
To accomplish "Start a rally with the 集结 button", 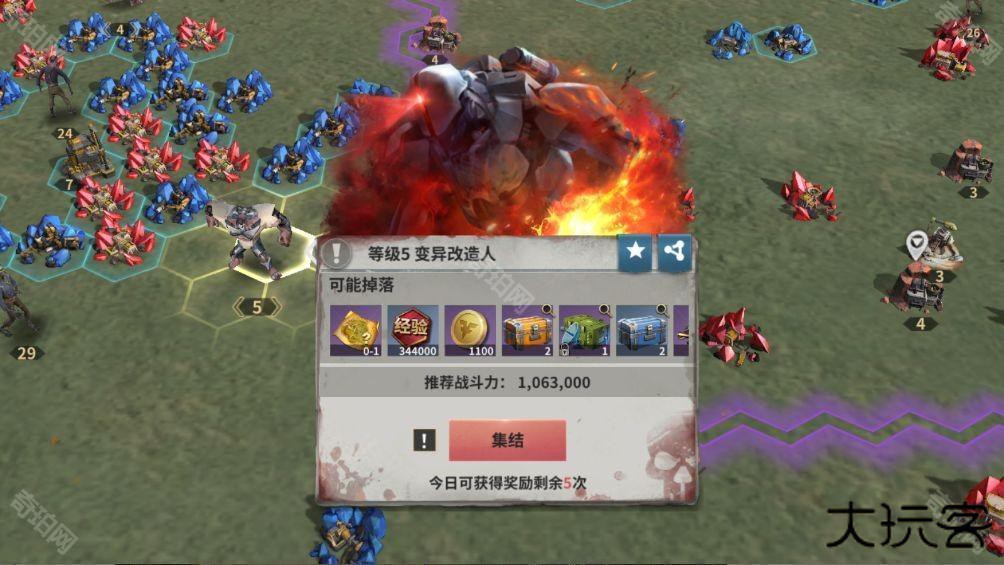I will (507, 440).
